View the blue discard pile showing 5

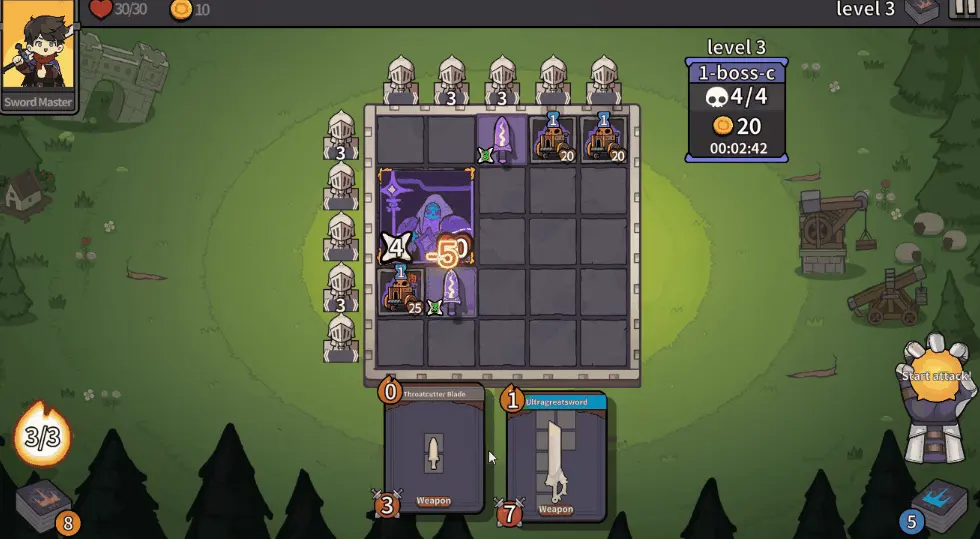939,502
